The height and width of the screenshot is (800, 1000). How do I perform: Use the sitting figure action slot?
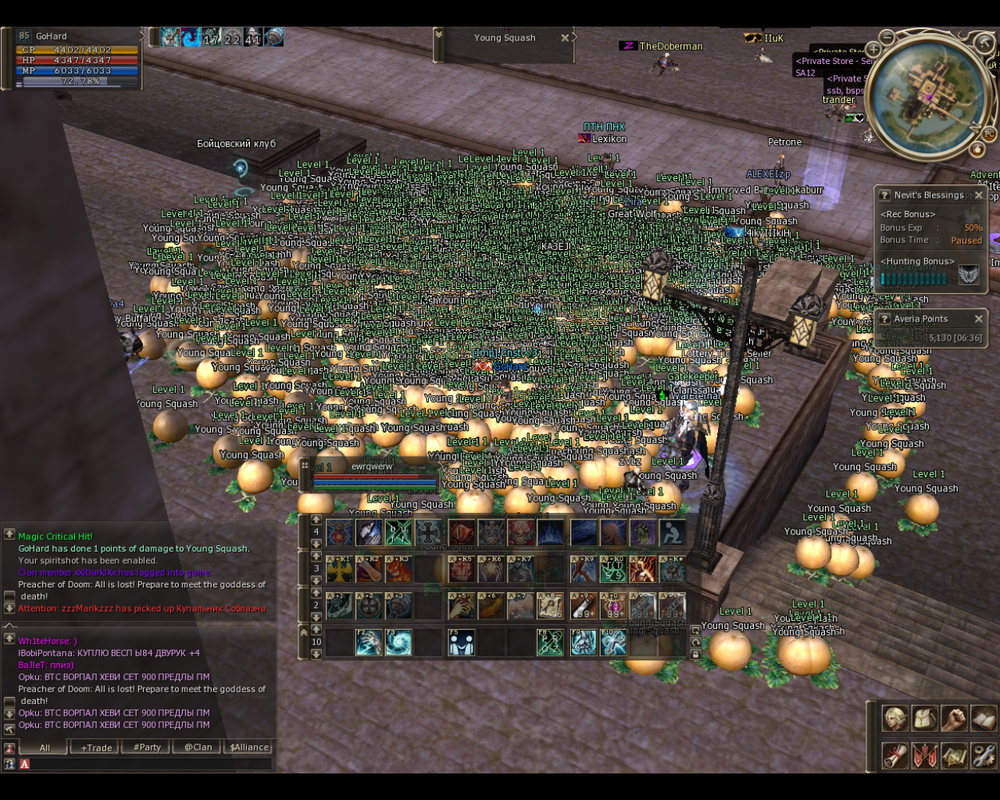pos(673,533)
